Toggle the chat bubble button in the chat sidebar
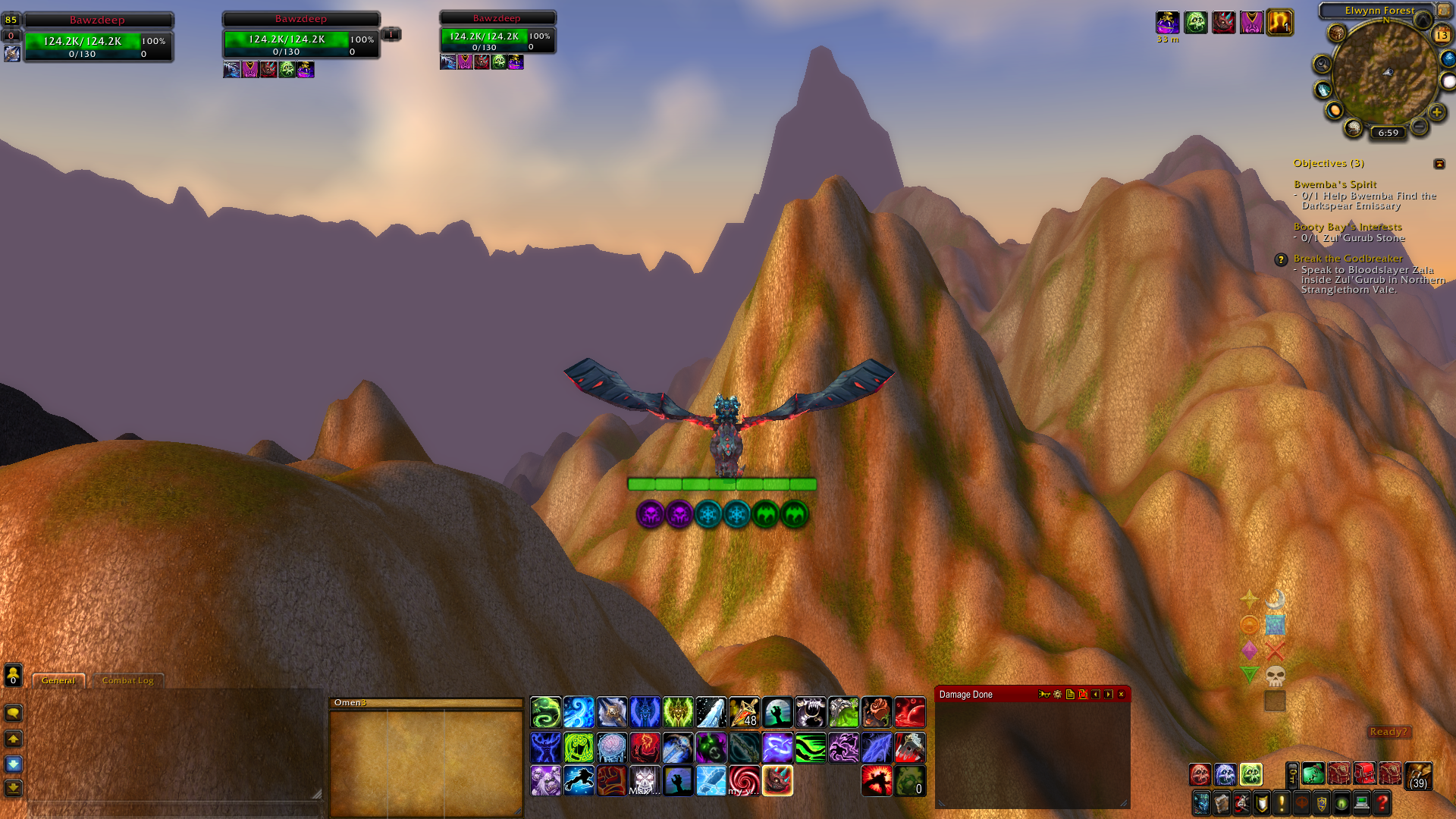 13,714
